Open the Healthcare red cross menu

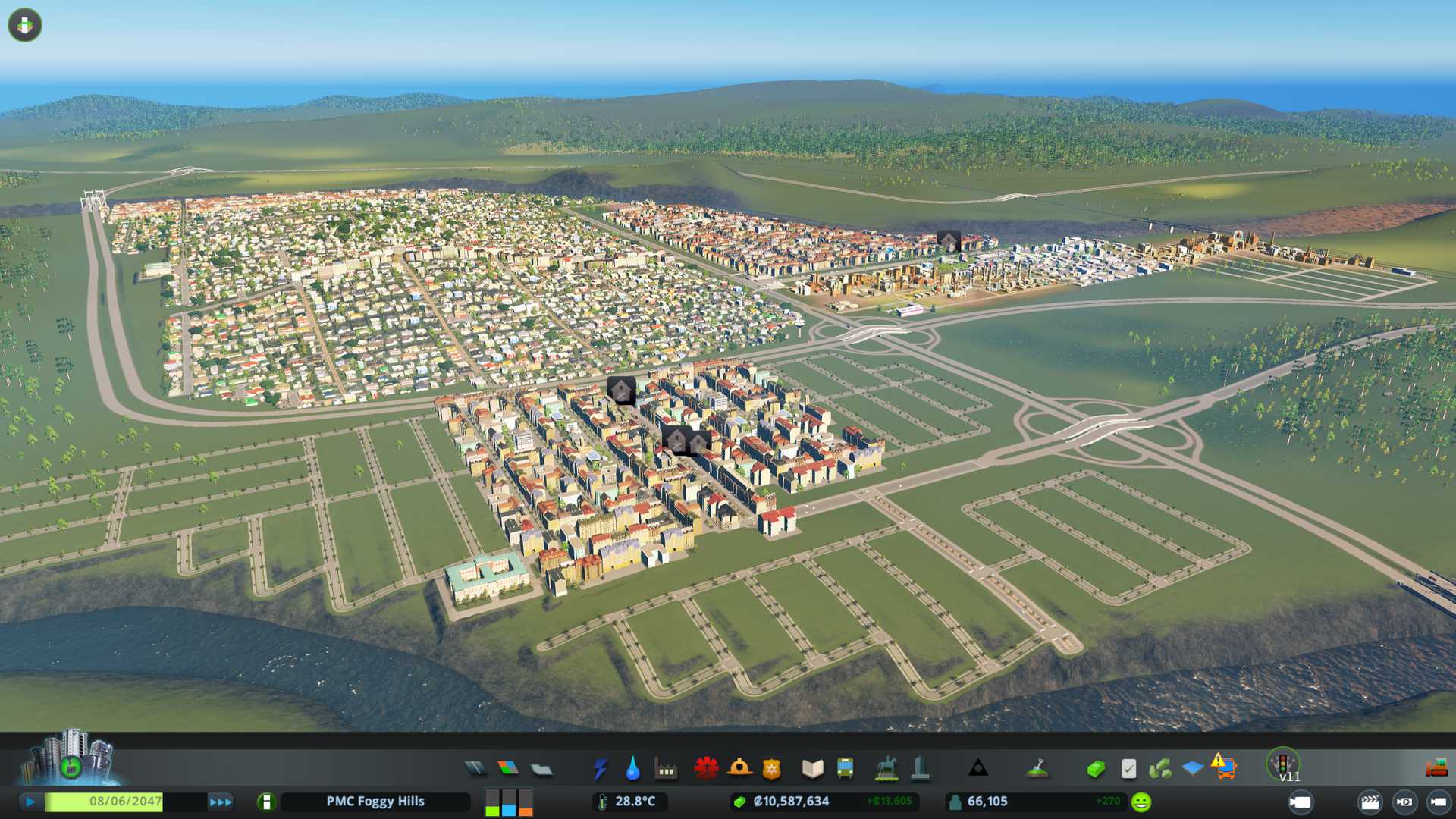(706, 769)
